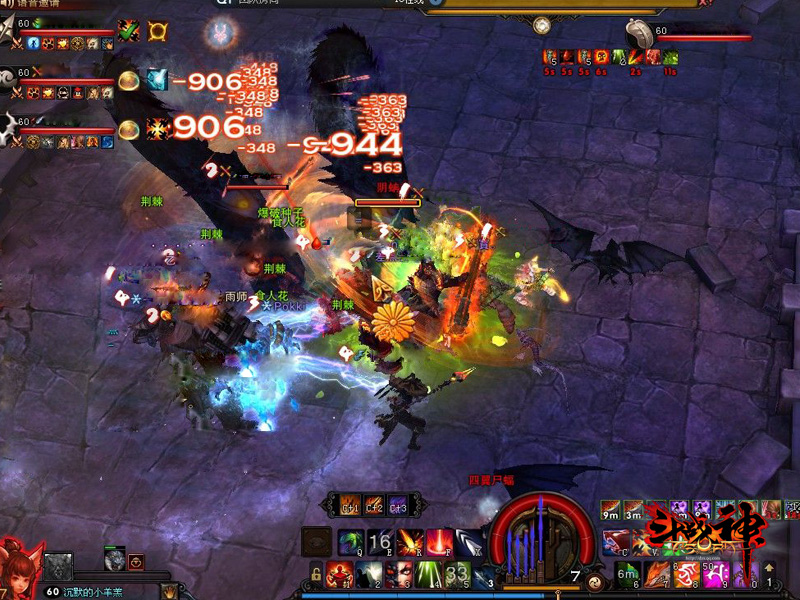Use the magenta item with 50 stack
Image resolution: width=800 pixels, height=600 pixels.
(x=715, y=573)
